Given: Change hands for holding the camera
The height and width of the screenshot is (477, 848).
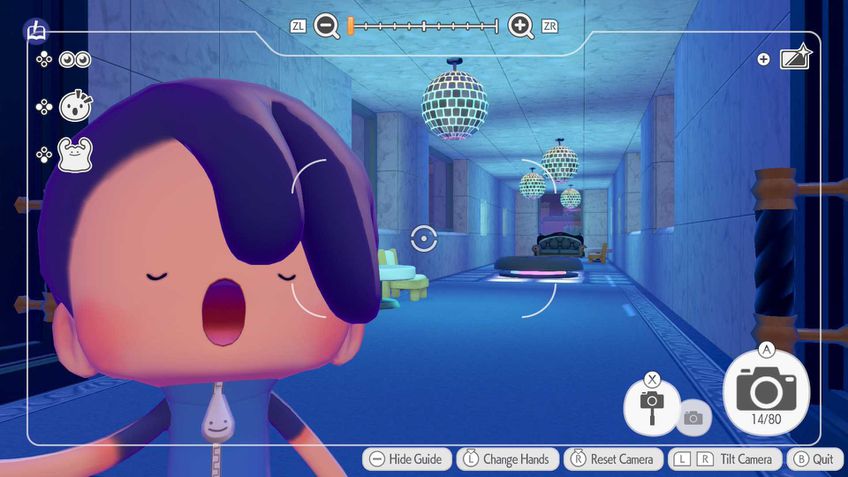Looking at the screenshot, I should point(506,459).
